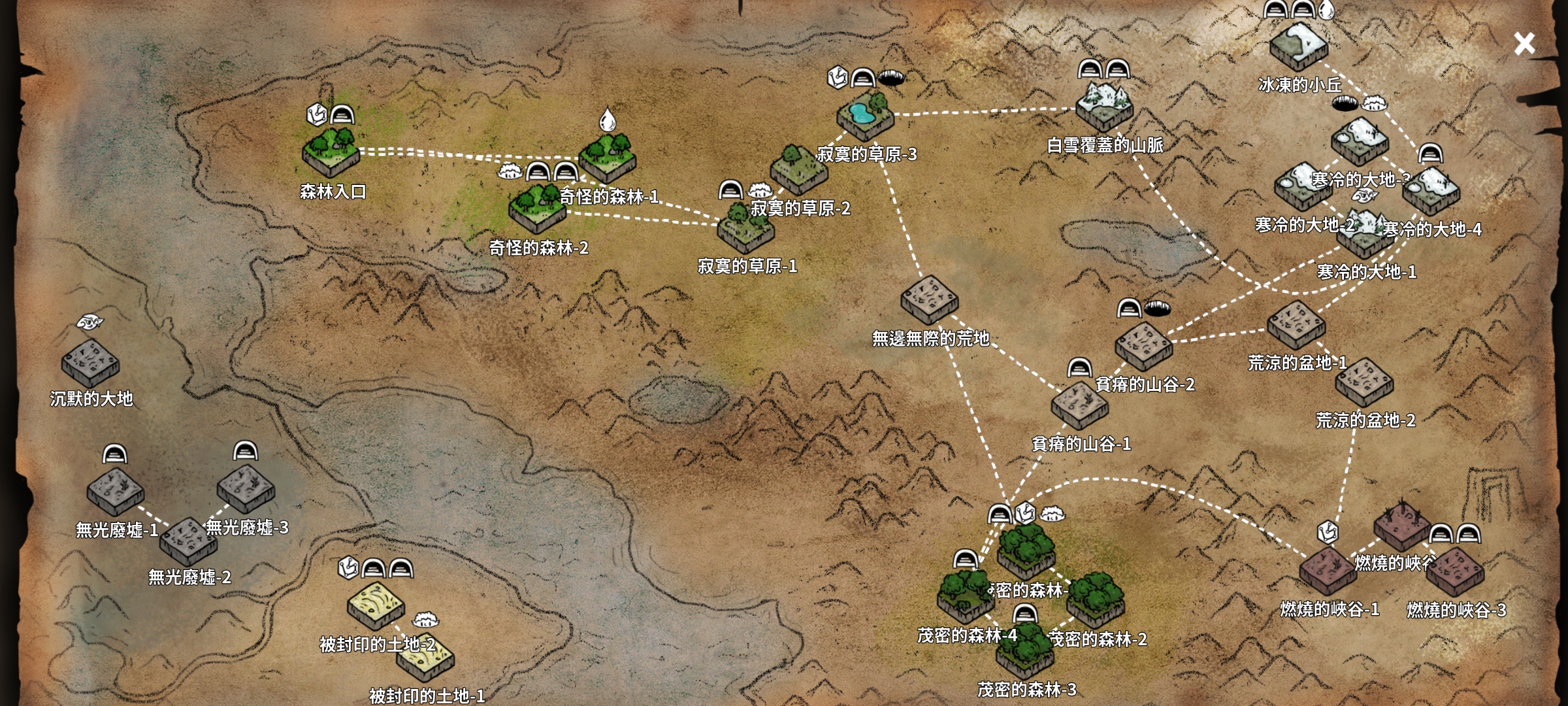The image size is (1568, 706).
Task: Choose the 燃燒的峽谷-1 location
Action: point(1328,571)
